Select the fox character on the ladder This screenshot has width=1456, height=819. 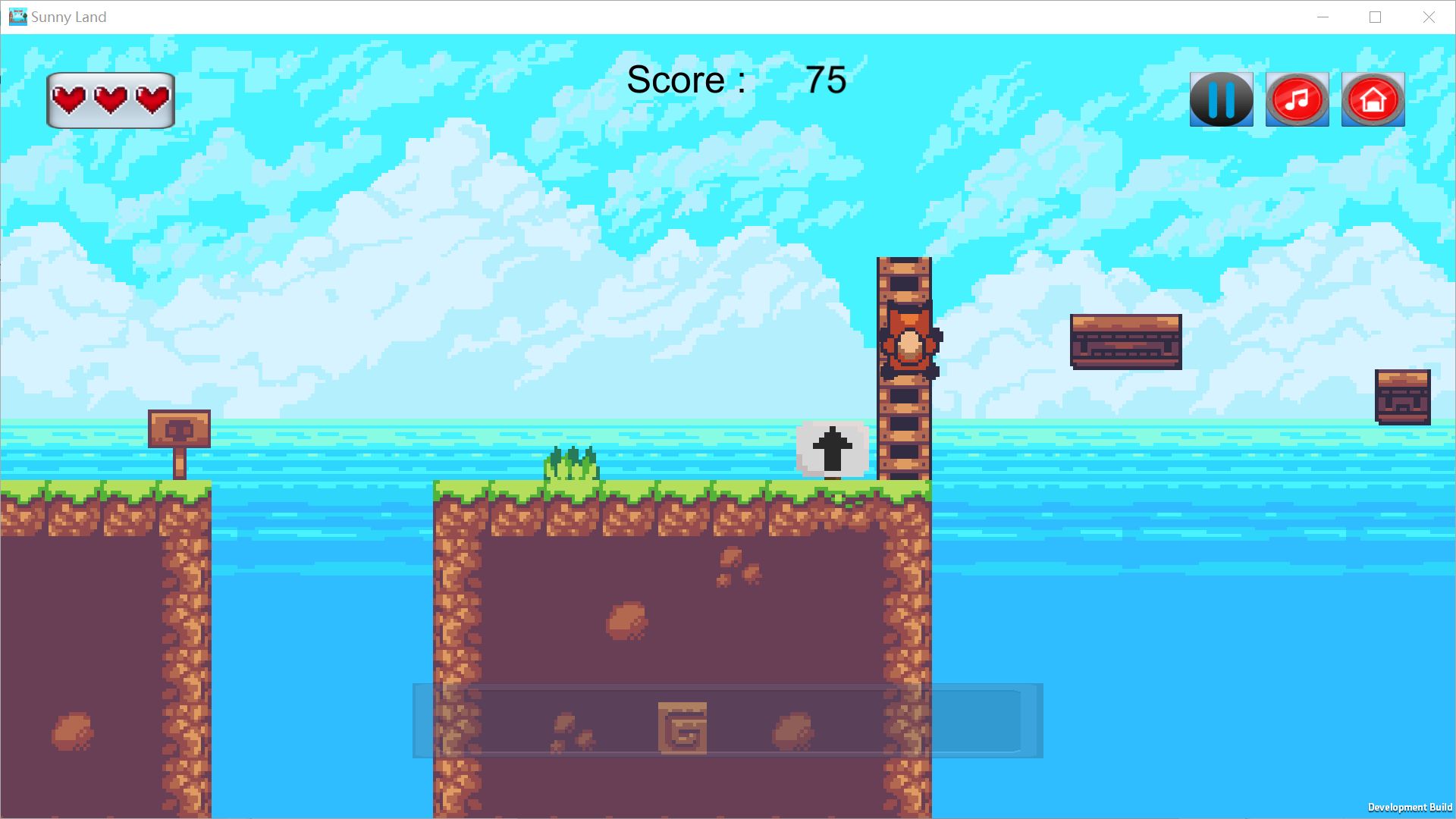(910, 341)
